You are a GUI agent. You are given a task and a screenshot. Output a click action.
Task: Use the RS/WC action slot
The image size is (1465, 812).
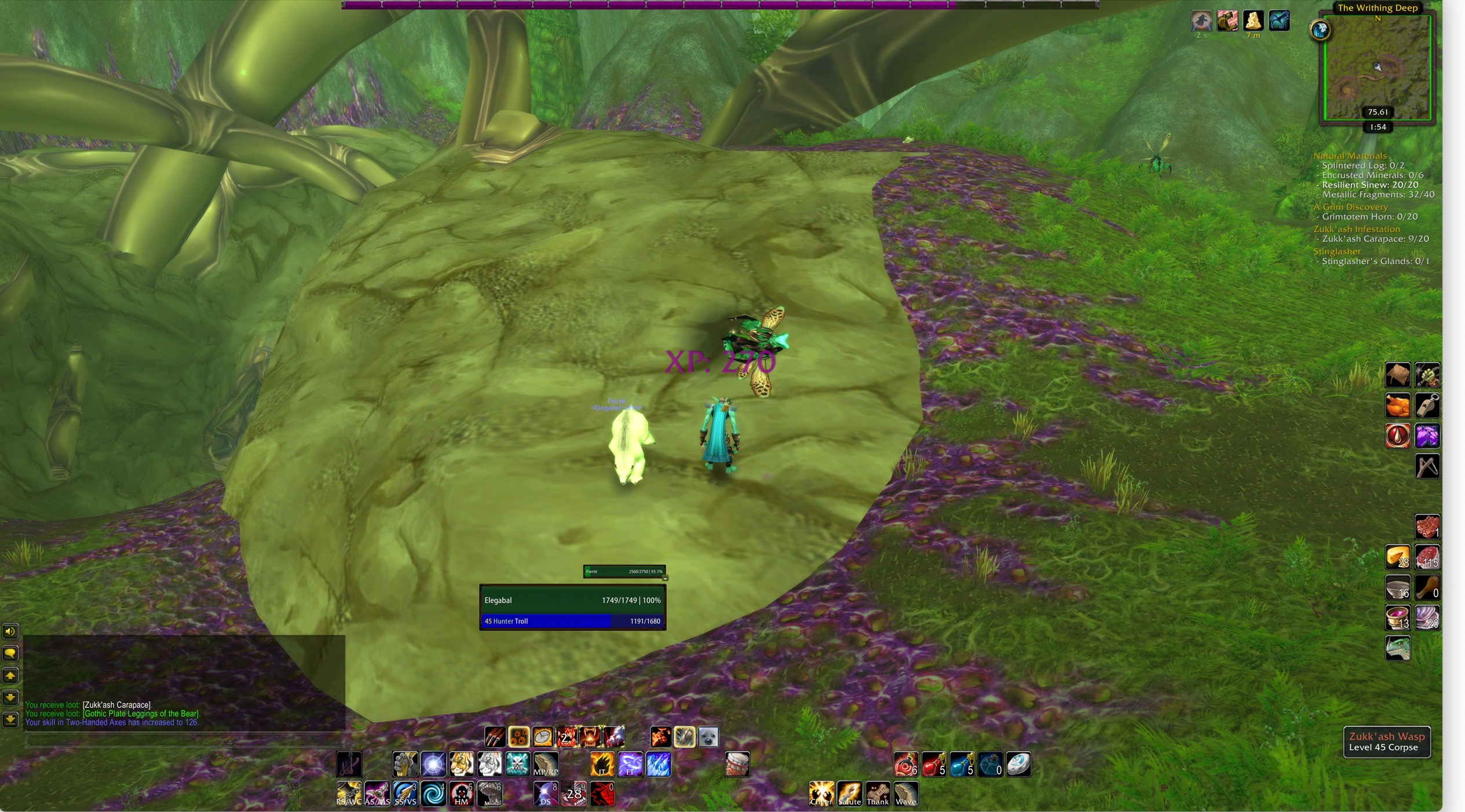(349, 793)
